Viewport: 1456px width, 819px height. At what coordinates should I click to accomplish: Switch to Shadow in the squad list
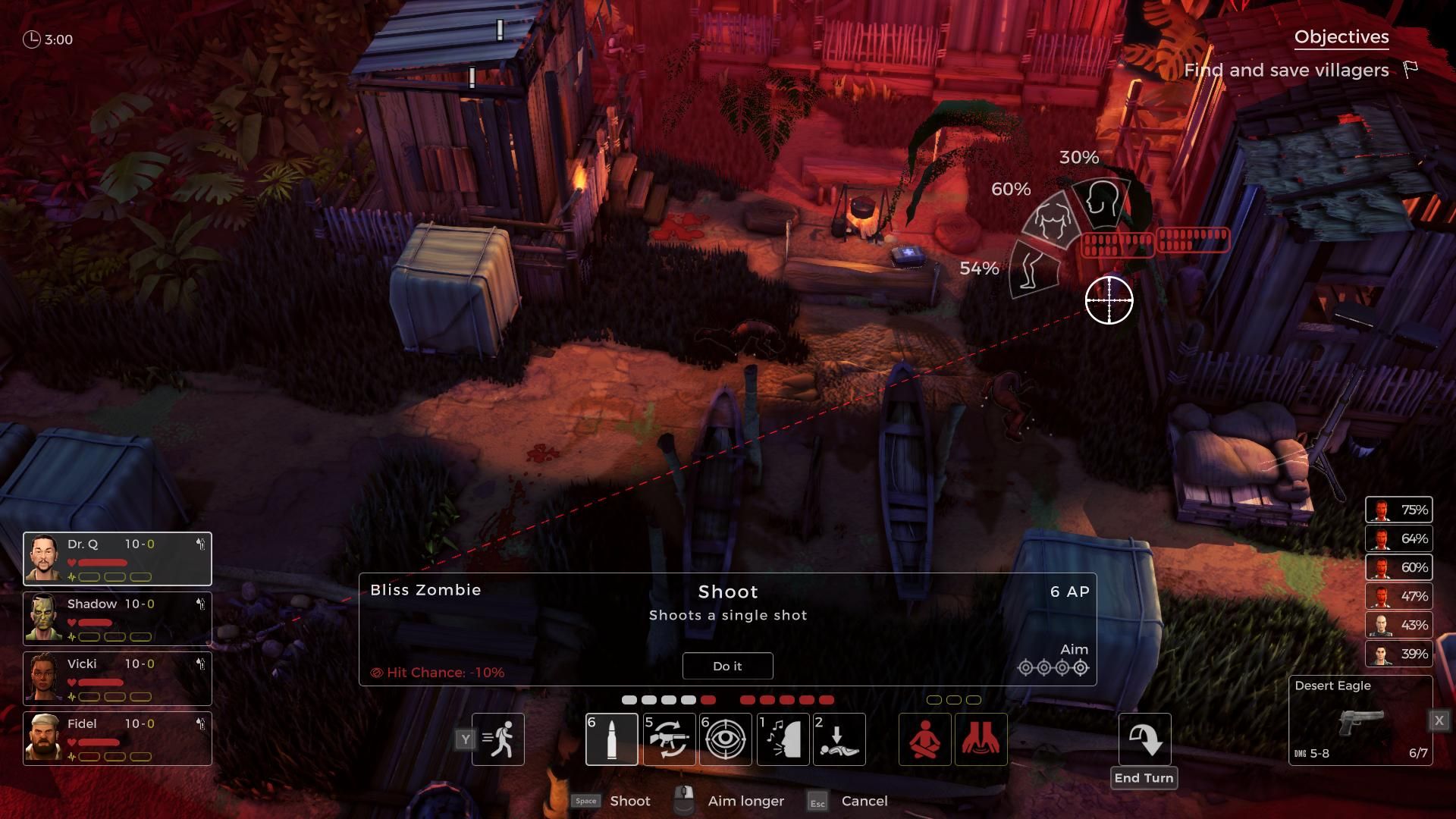click(x=44, y=618)
